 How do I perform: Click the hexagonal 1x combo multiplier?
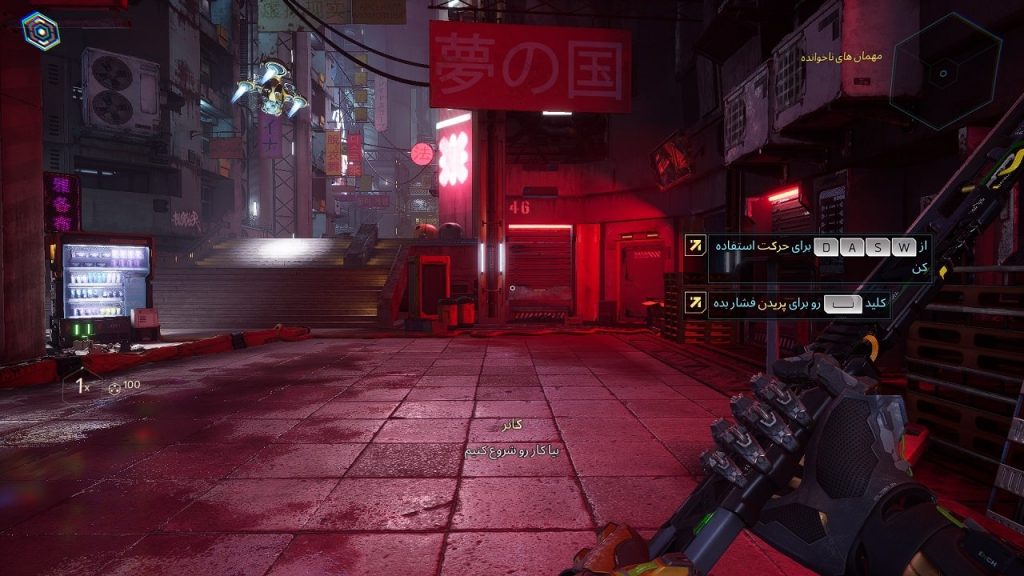pyautogui.click(x=80, y=385)
